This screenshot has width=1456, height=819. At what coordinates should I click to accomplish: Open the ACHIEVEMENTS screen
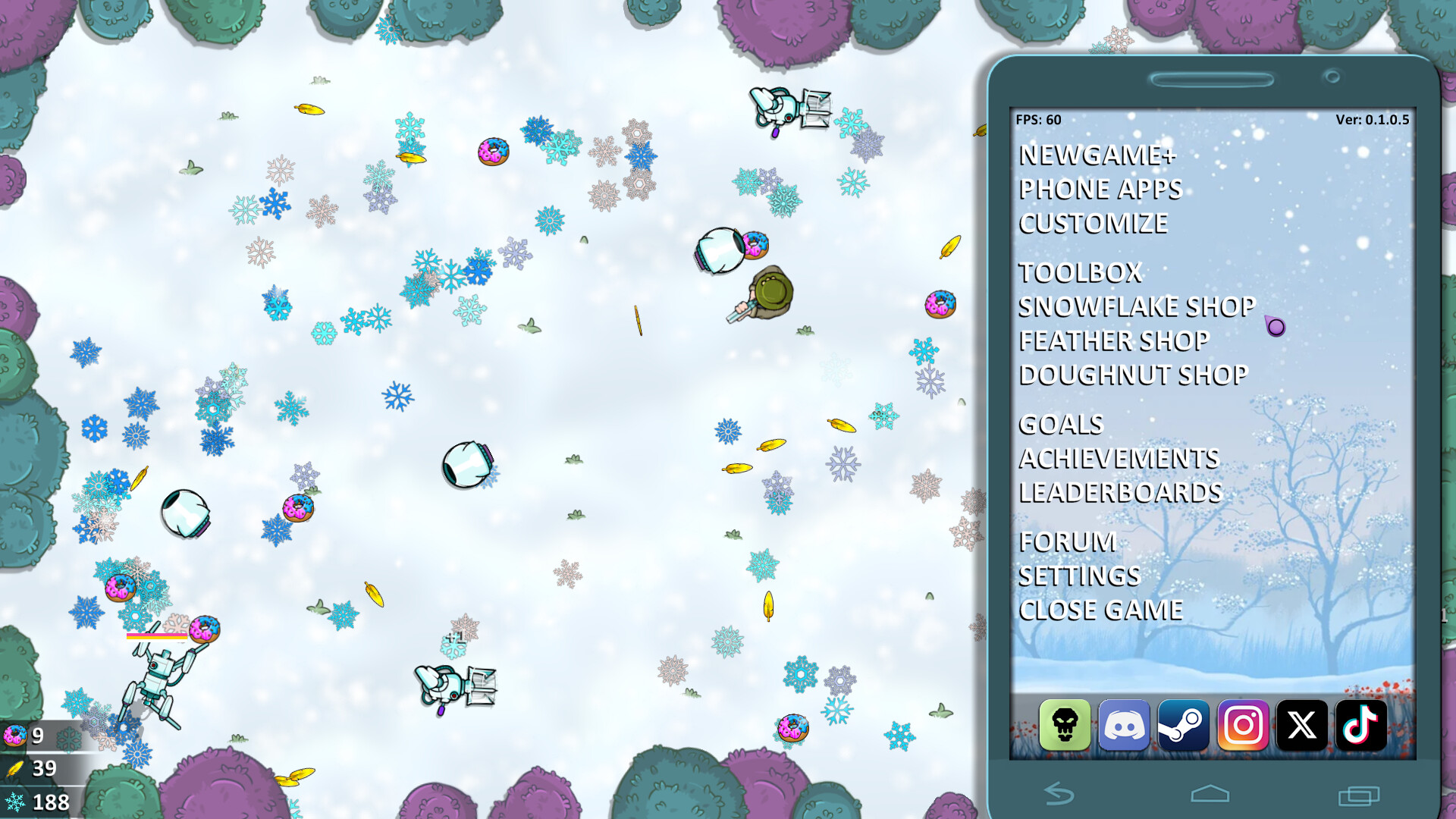coord(1120,458)
